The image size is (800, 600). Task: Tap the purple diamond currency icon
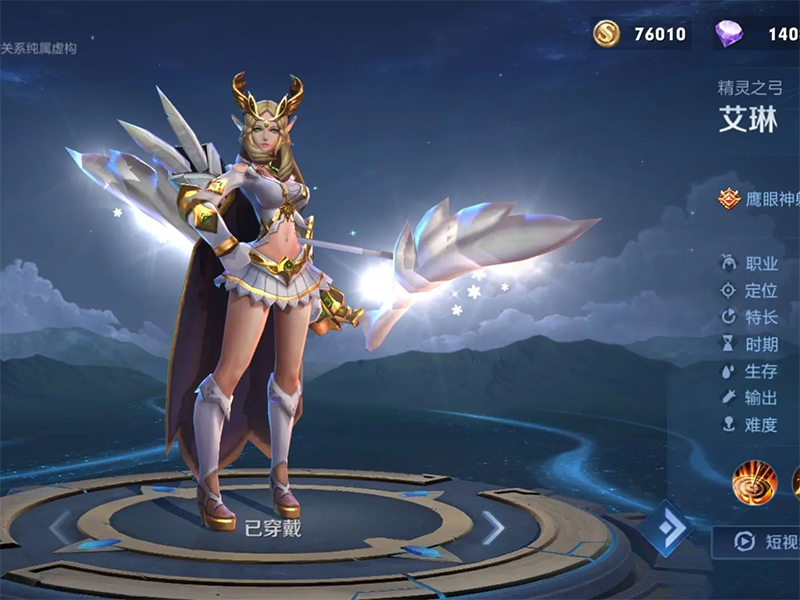pyautogui.click(x=729, y=34)
